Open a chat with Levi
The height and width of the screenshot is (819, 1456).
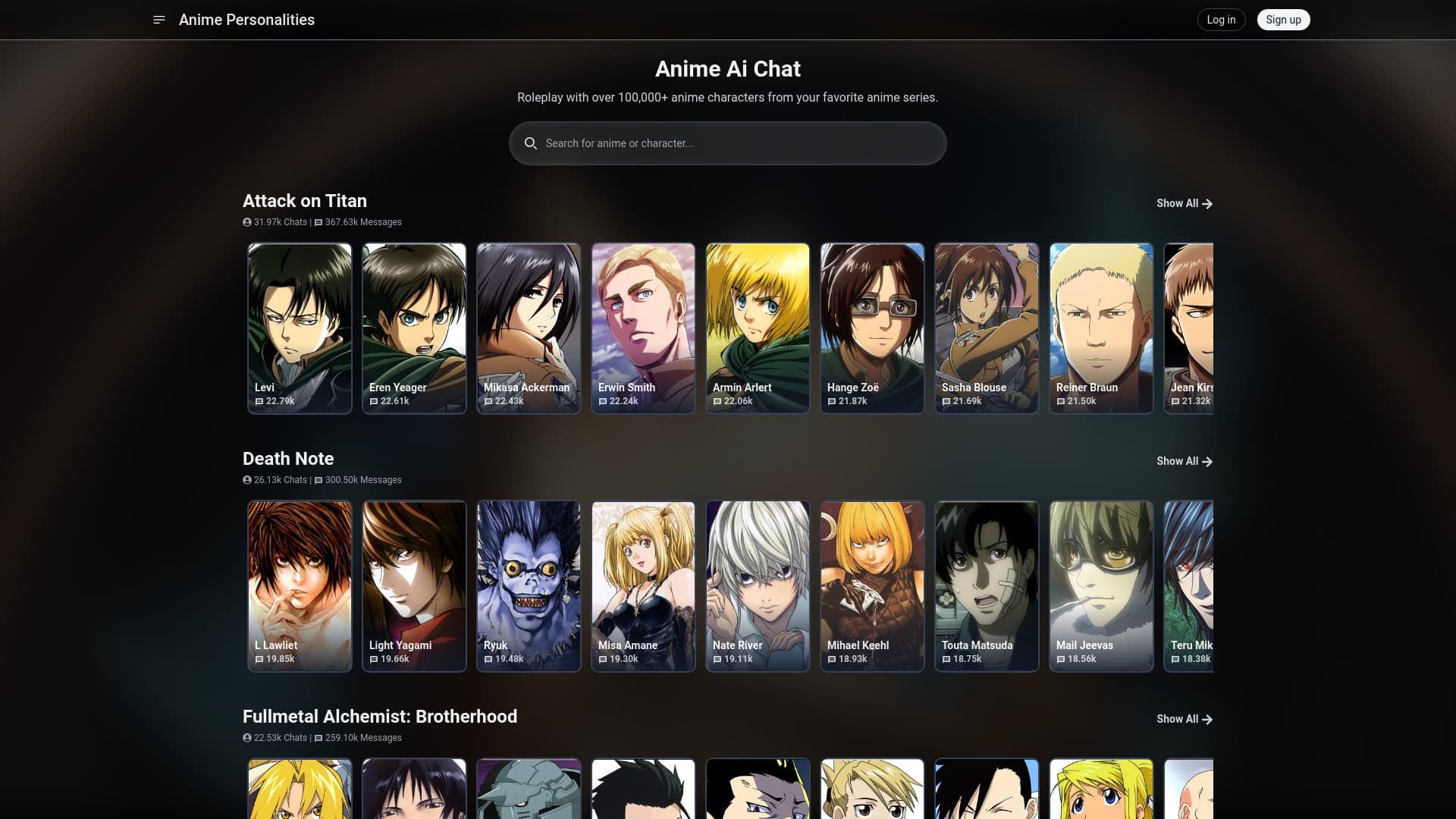pyautogui.click(x=300, y=328)
